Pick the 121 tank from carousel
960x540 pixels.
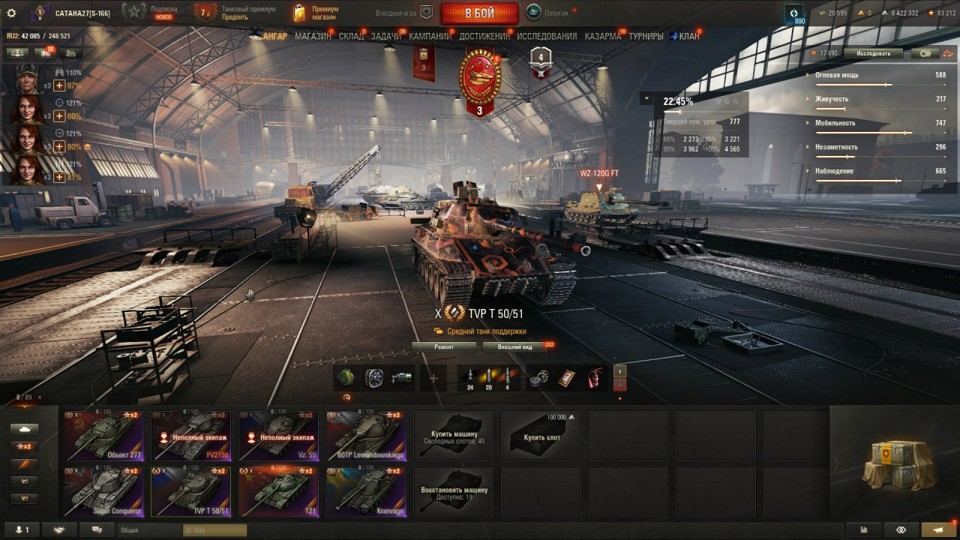(x=278, y=492)
